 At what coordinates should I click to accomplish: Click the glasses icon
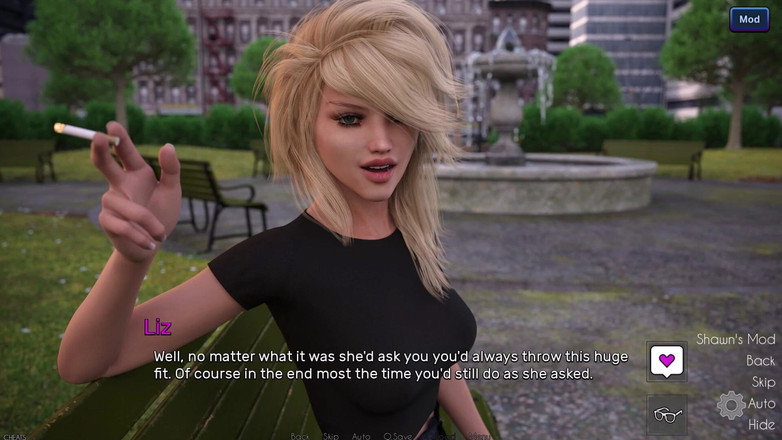666,414
